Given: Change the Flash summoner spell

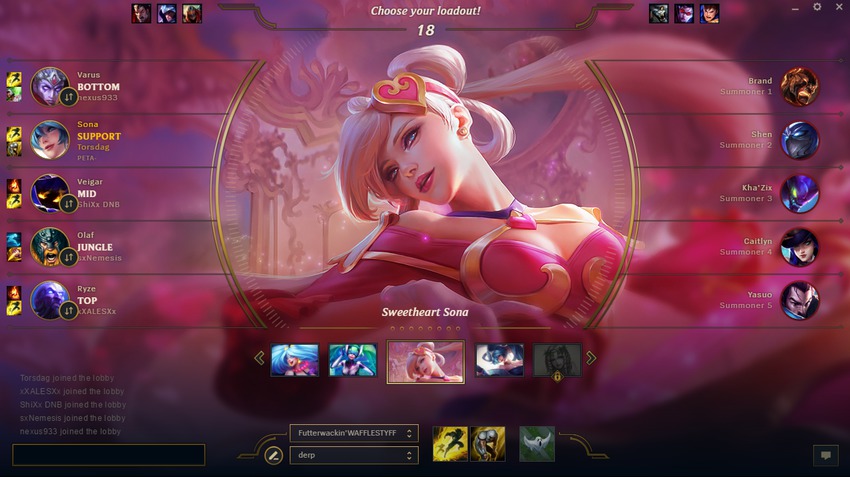Looking at the screenshot, I should (x=450, y=444).
